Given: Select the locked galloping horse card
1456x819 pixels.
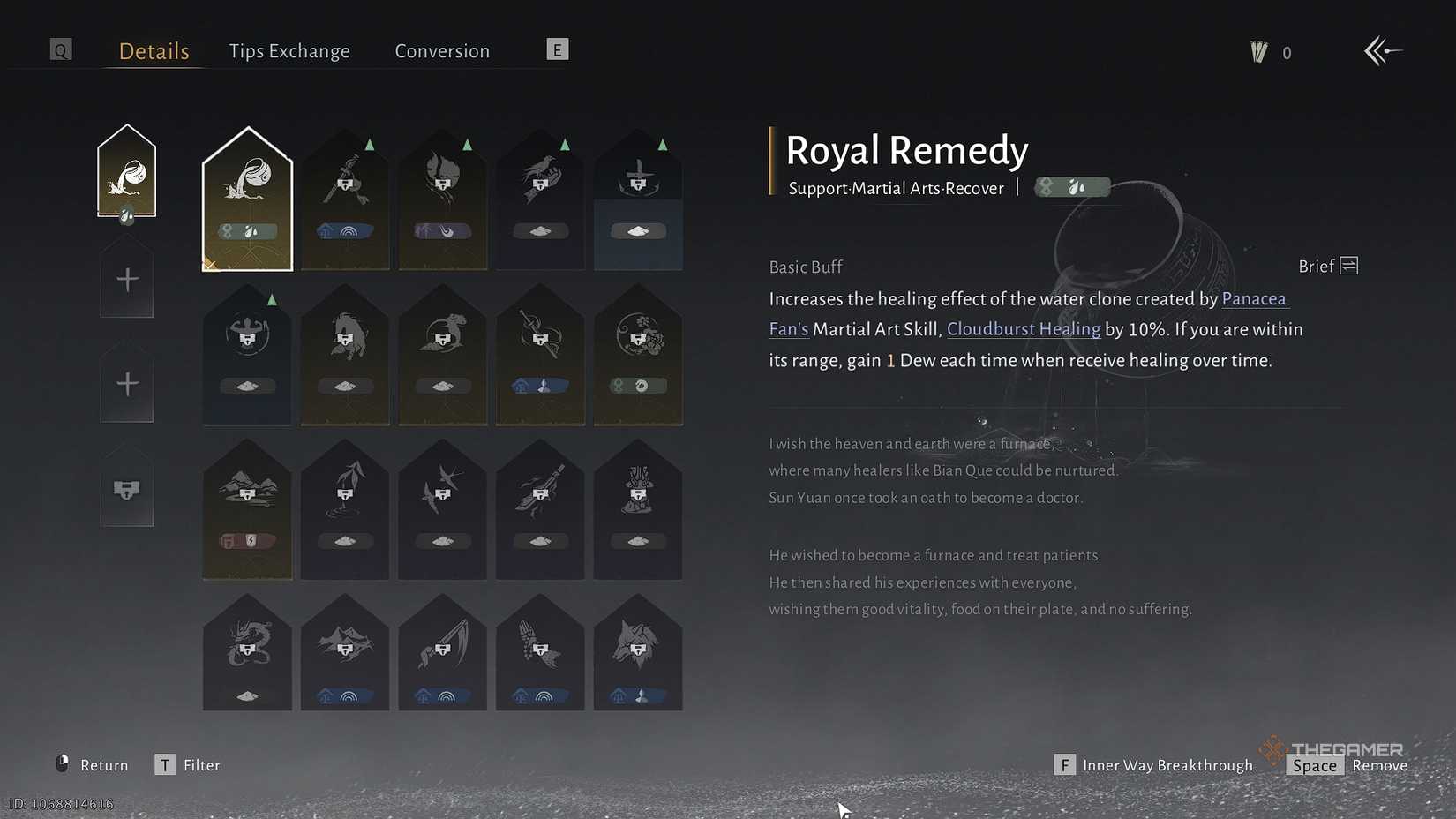Looking at the screenshot, I should 344,353.
